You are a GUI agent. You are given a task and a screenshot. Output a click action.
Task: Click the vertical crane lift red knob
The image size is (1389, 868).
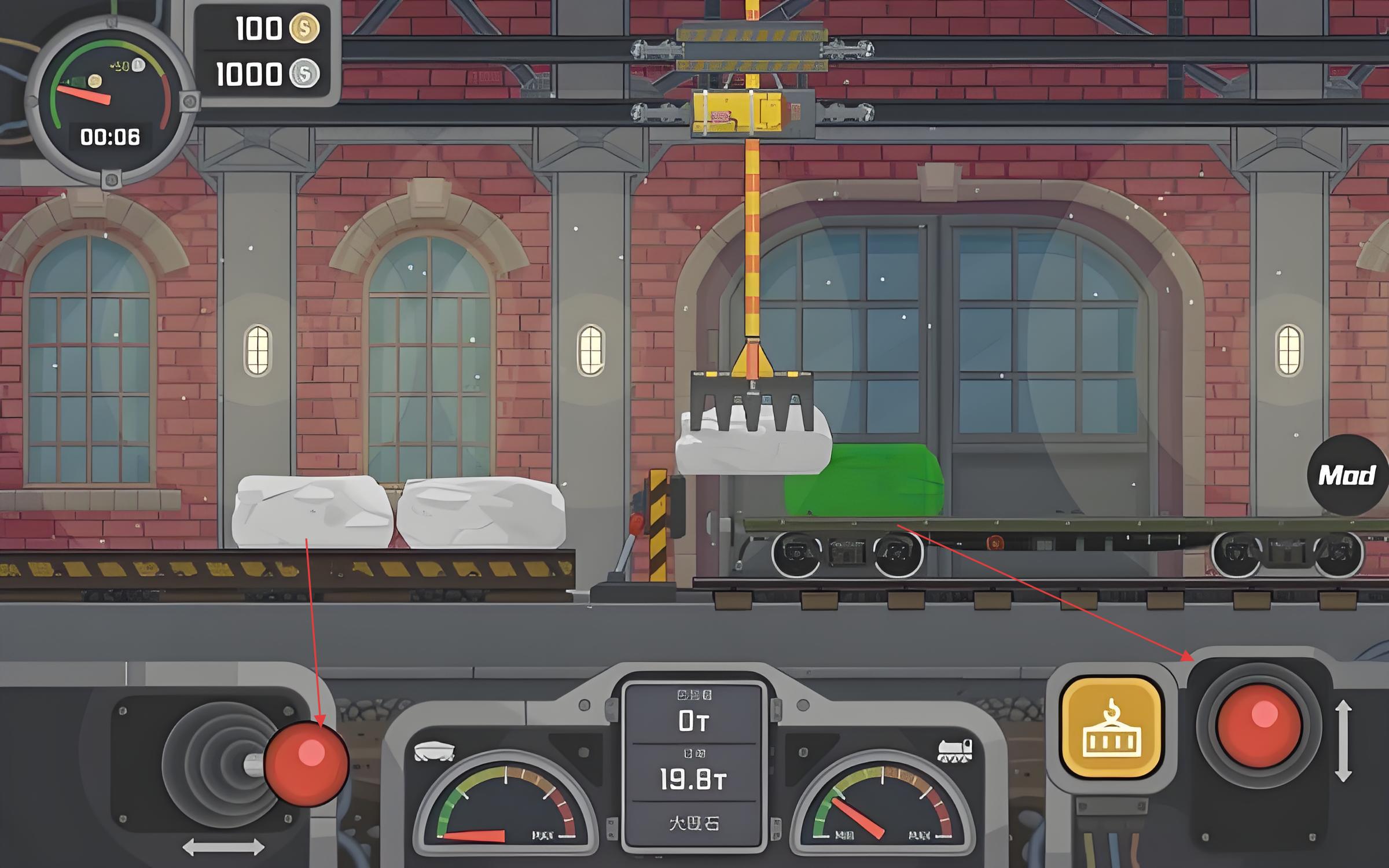tap(1259, 725)
